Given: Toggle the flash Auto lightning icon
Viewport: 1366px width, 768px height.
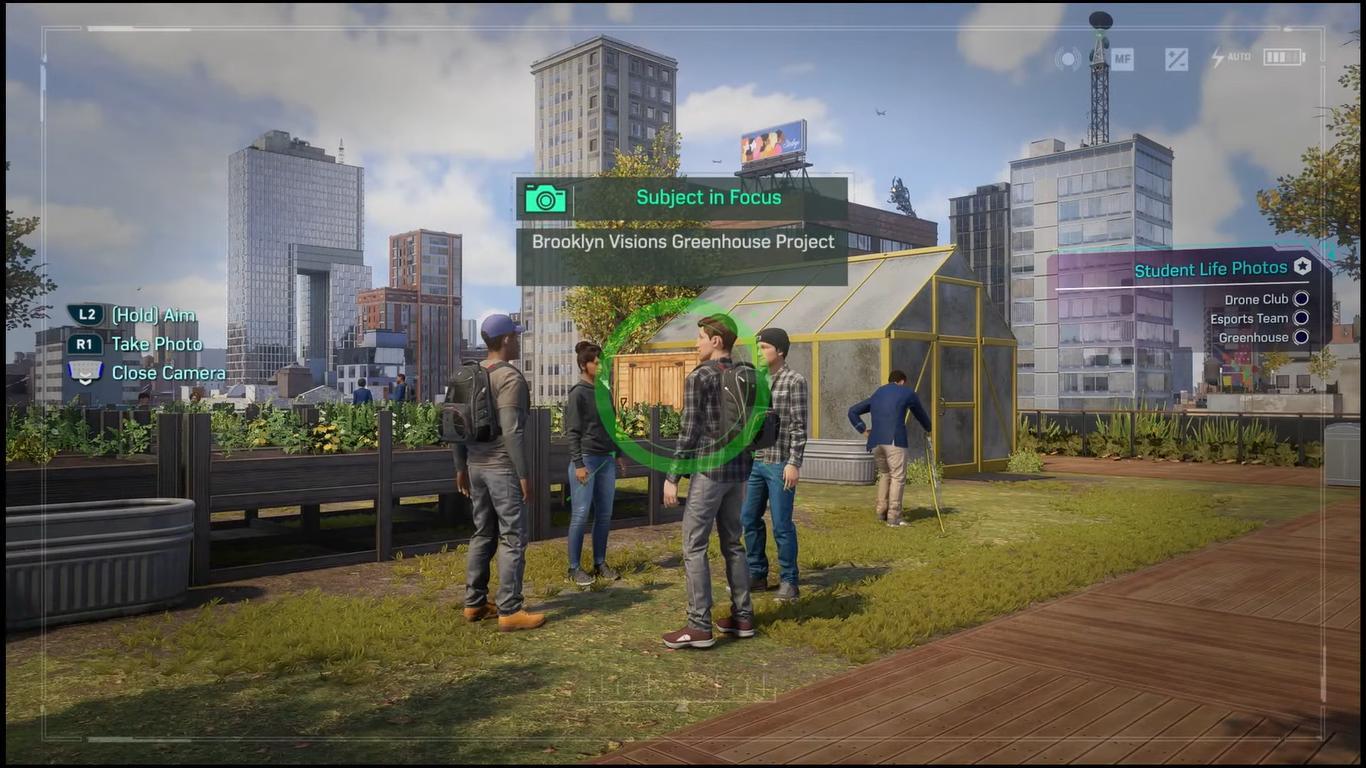Looking at the screenshot, I should 1230,57.
